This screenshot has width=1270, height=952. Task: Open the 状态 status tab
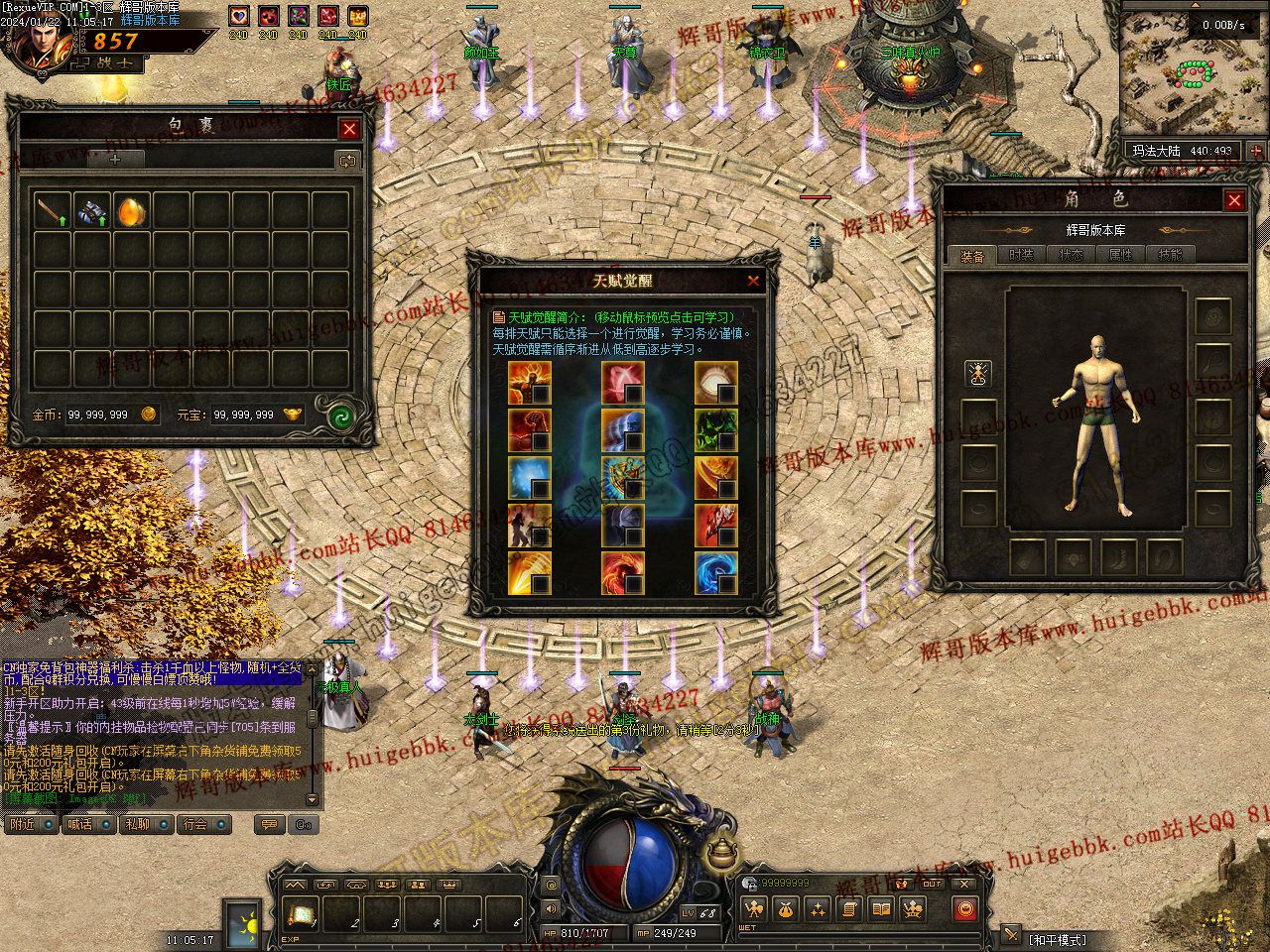tap(1071, 255)
